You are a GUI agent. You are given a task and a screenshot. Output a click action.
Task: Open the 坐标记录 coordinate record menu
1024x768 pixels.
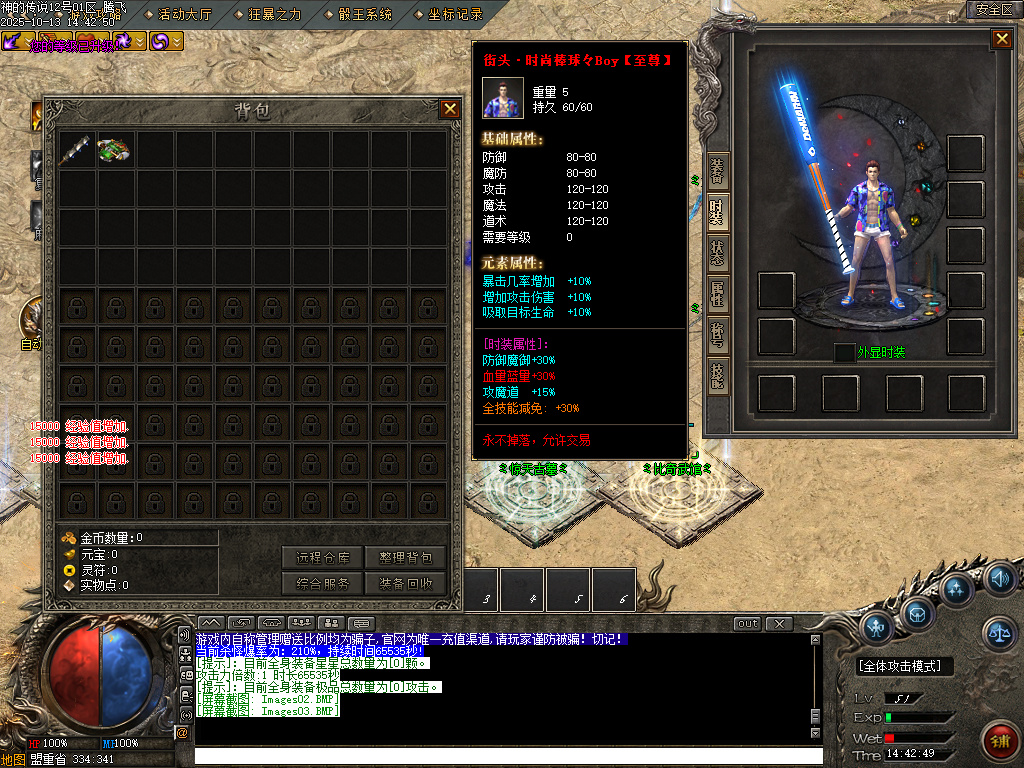(455, 14)
